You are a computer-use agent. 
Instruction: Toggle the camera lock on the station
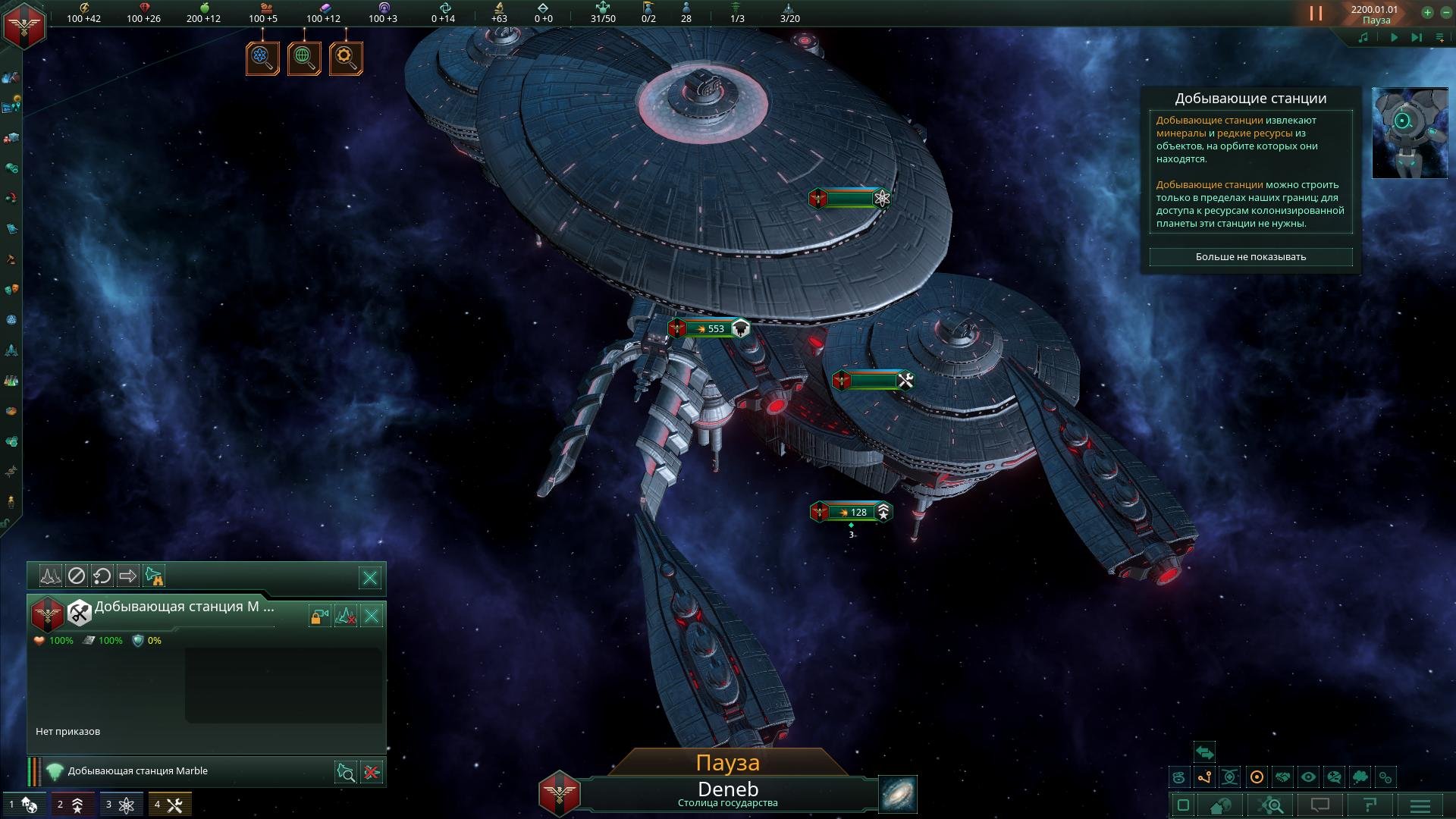pos(319,616)
